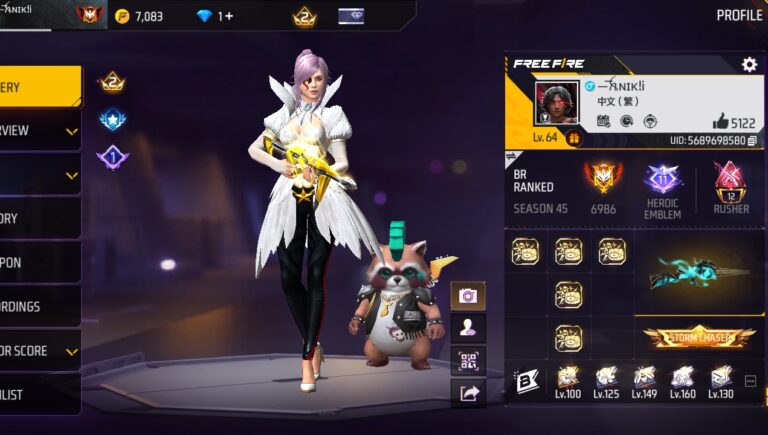Open the gift box beside level 64
The width and height of the screenshot is (768, 435).
574,138
